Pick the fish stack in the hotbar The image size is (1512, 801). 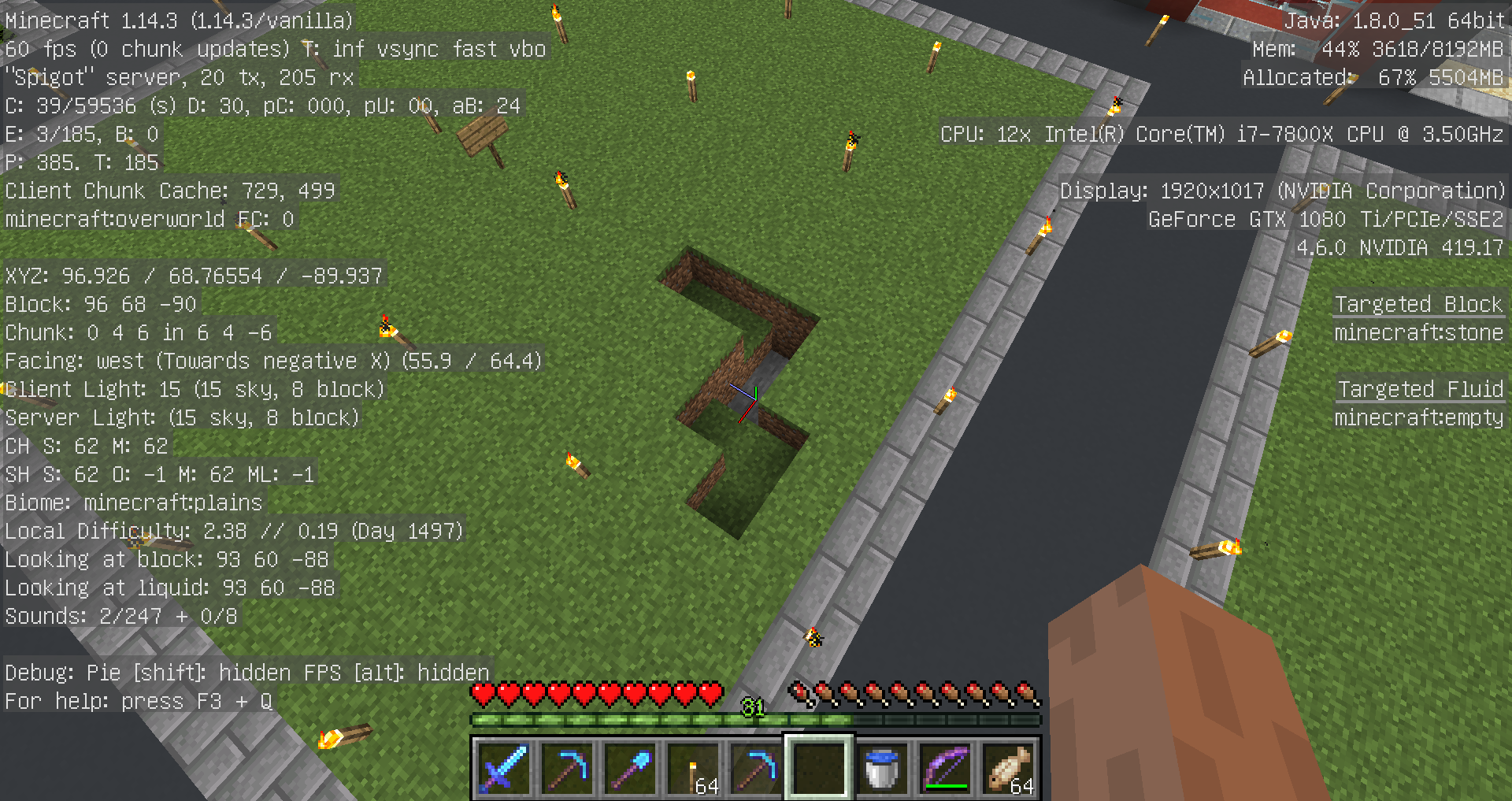[x=1009, y=768]
